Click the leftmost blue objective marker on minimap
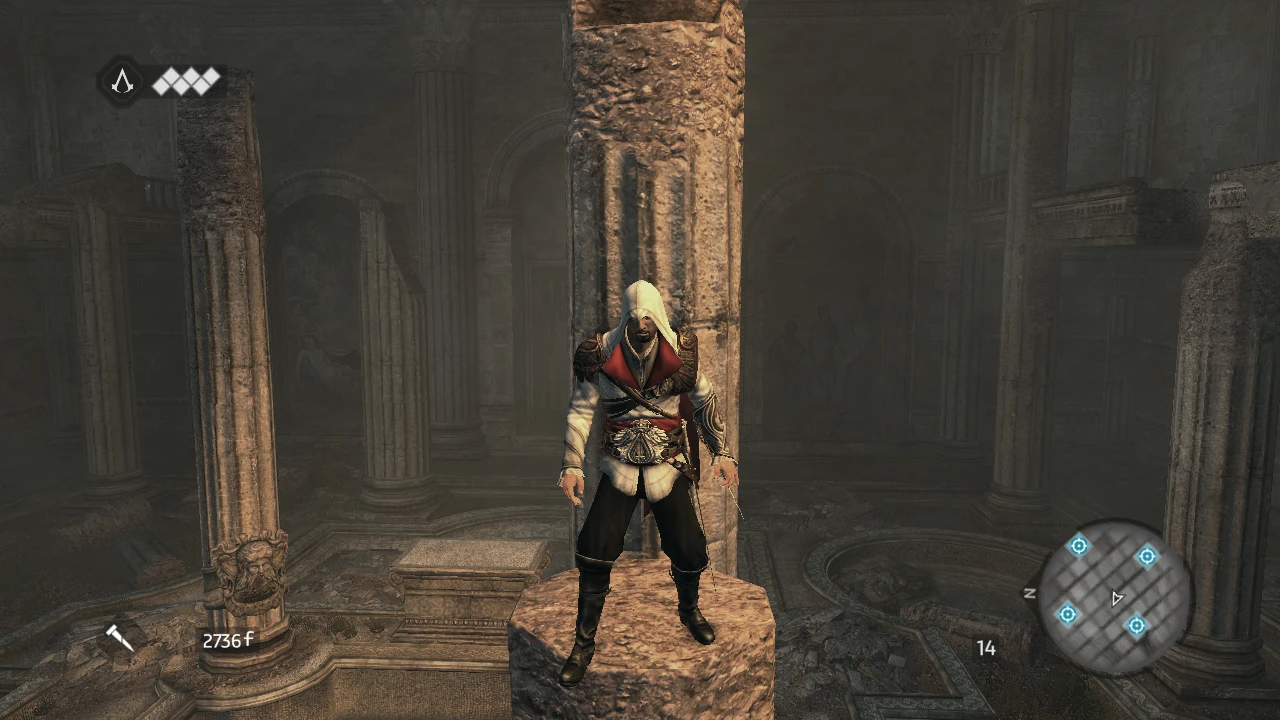This screenshot has height=720, width=1280. tap(1078, 546)
